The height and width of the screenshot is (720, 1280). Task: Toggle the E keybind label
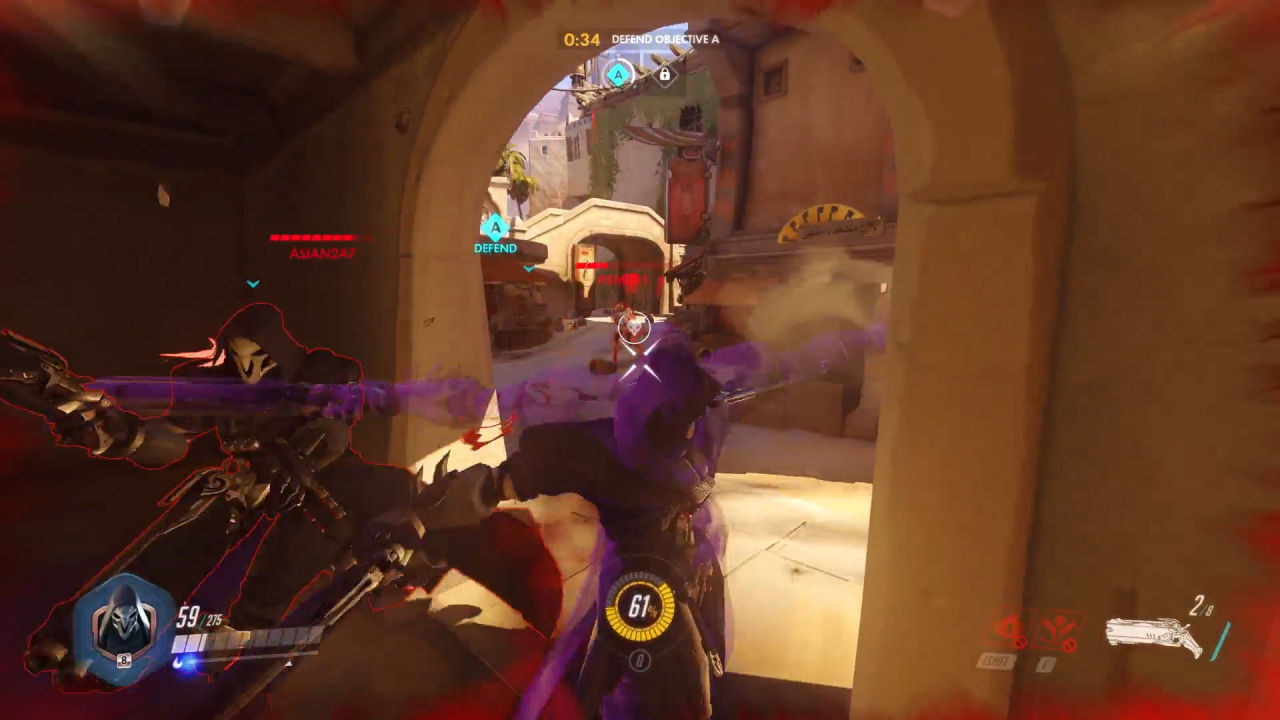[1044, 660]
